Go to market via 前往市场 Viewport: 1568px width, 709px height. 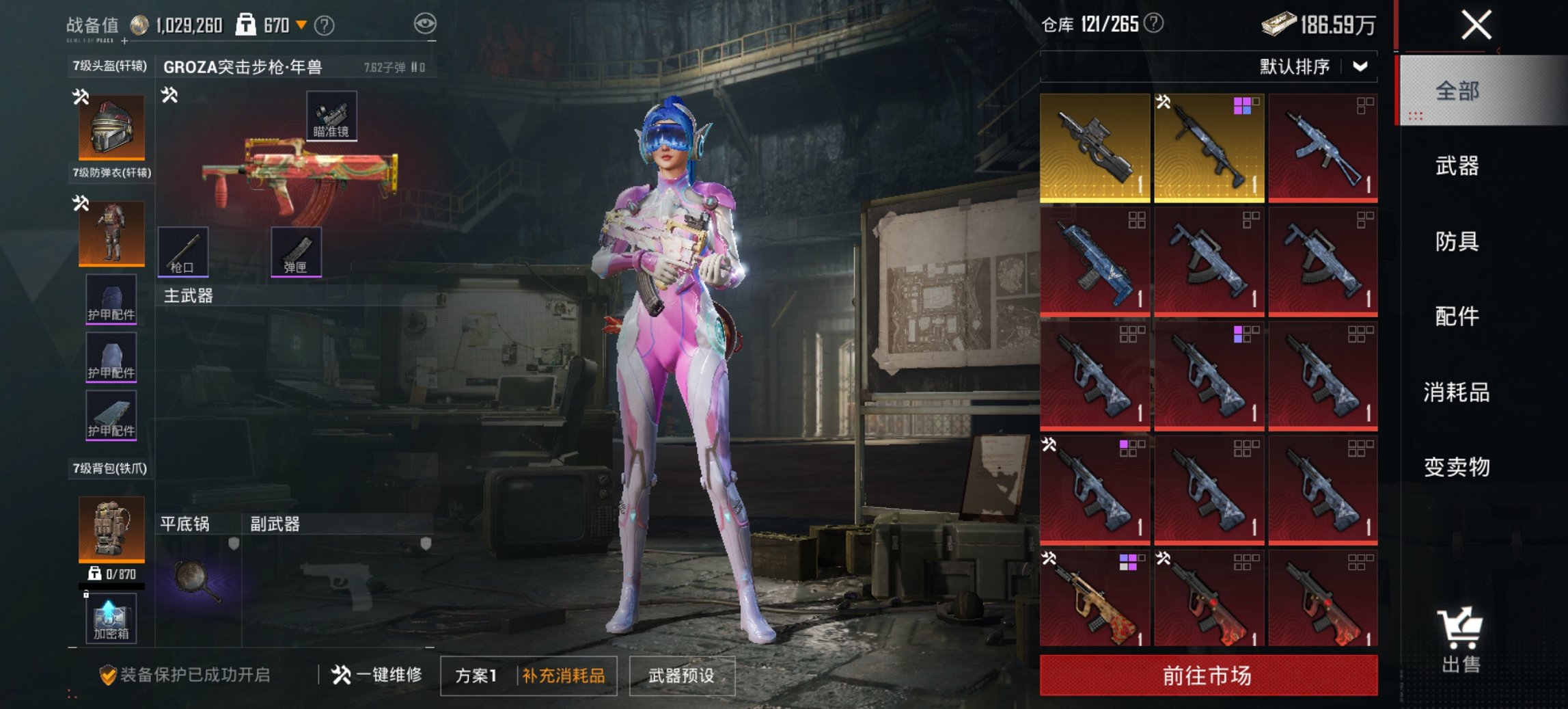(1208, 675)
